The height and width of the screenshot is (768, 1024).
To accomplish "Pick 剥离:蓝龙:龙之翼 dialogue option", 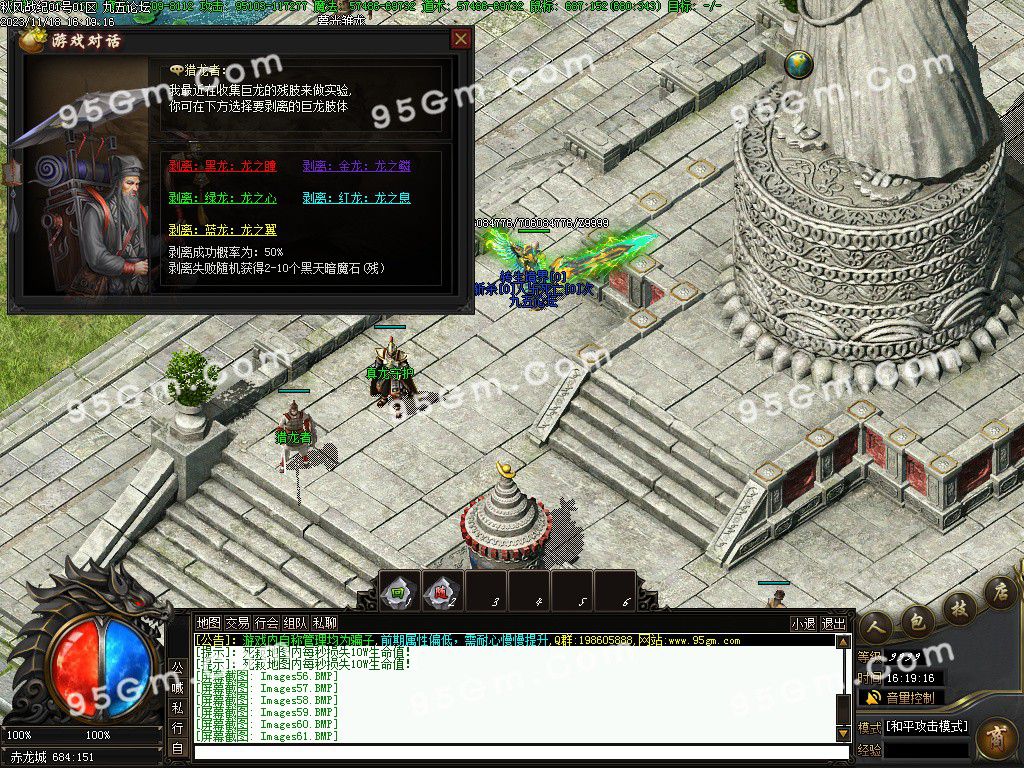I will point(222,230).
